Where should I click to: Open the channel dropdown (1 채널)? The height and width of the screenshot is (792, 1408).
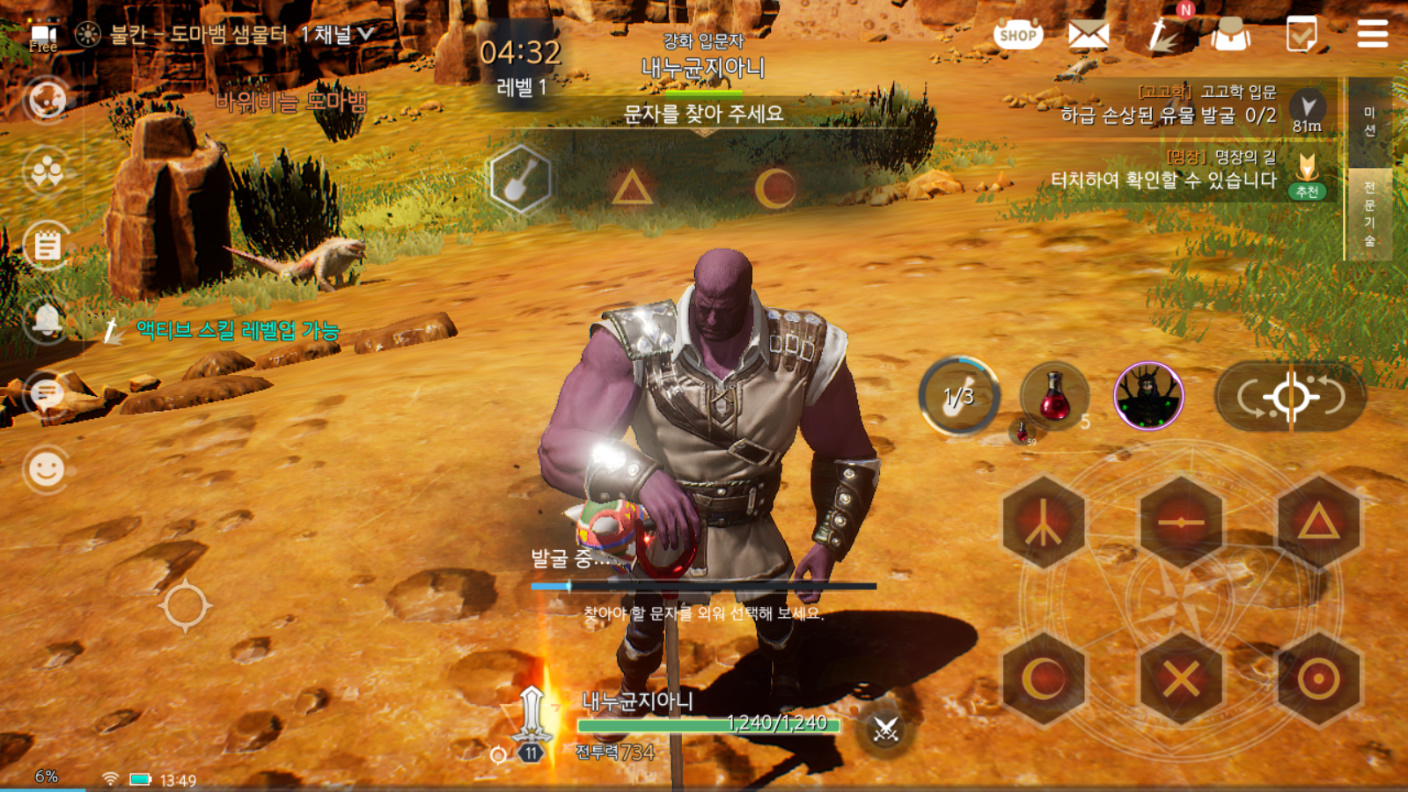tap(337, 33)
